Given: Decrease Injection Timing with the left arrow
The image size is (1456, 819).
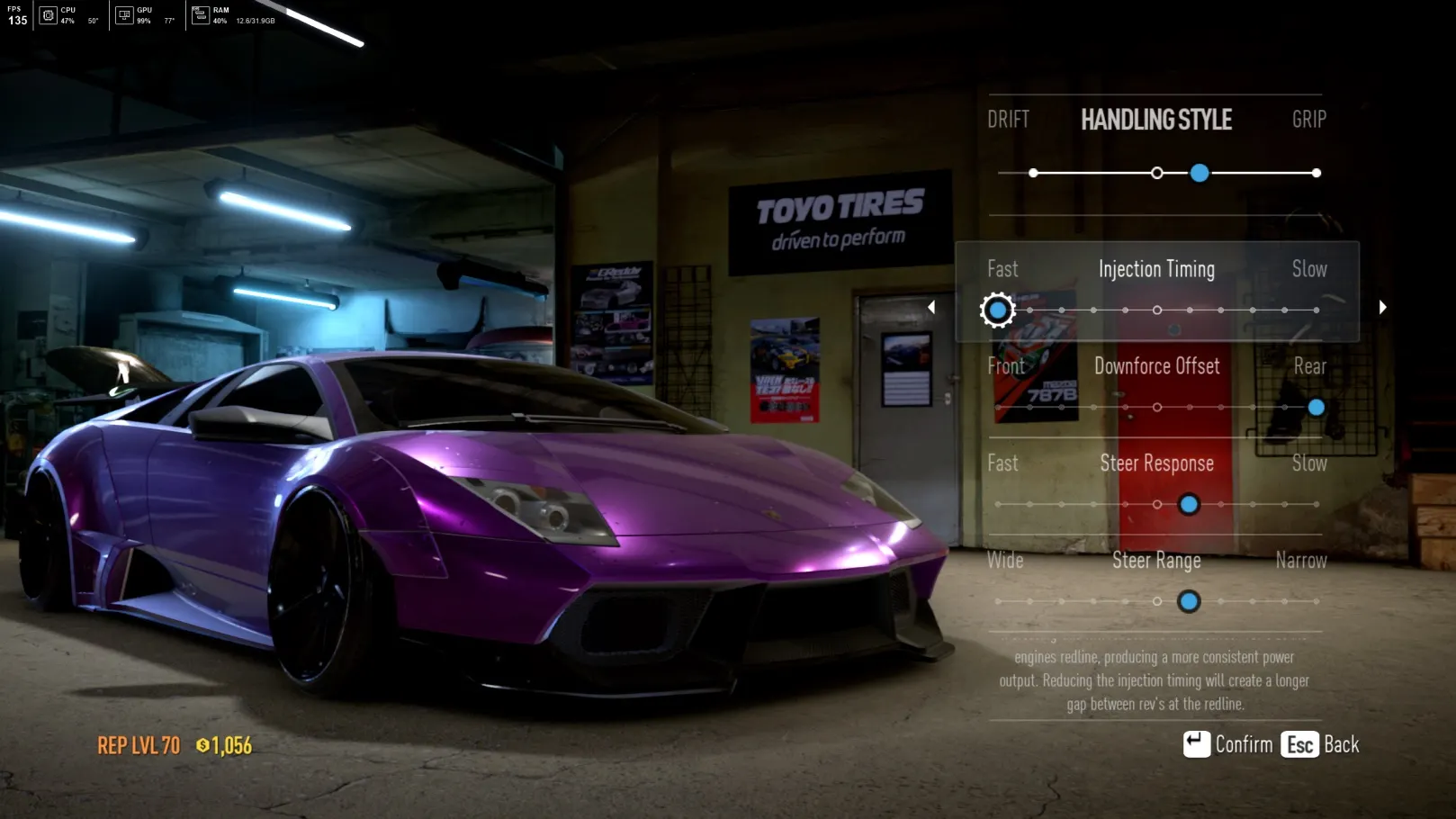Looking at the screenshot, I should point(931,308).
